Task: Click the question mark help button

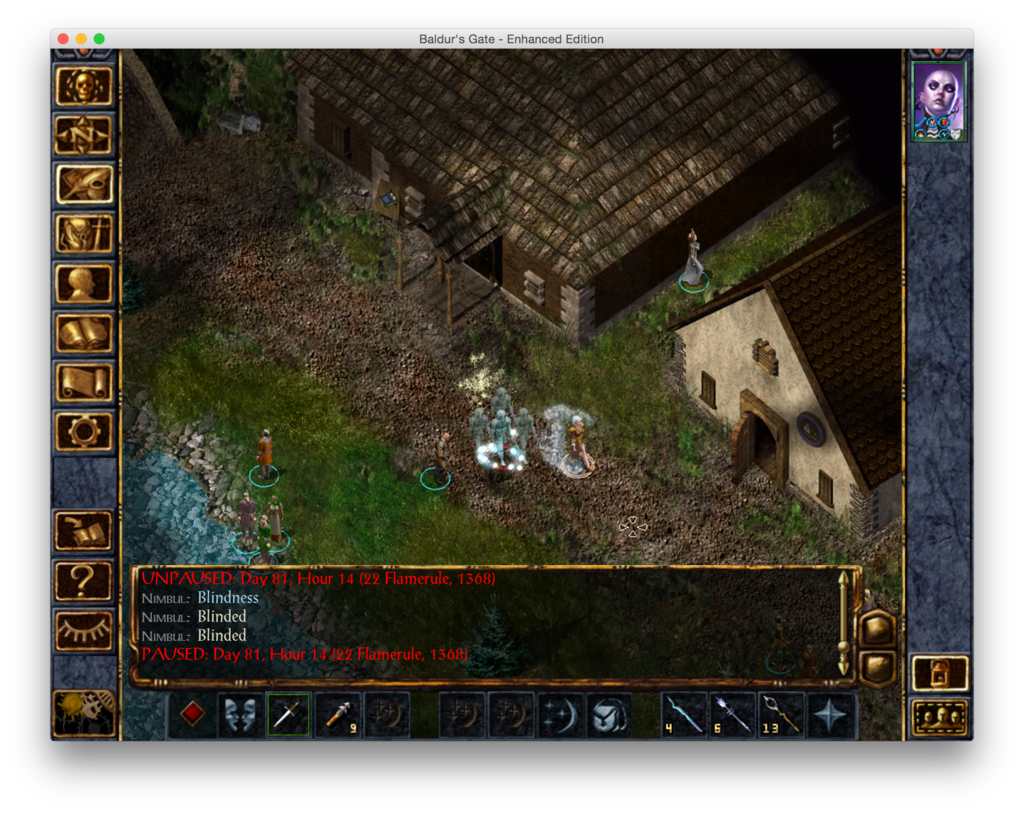Action: [84, 580]
